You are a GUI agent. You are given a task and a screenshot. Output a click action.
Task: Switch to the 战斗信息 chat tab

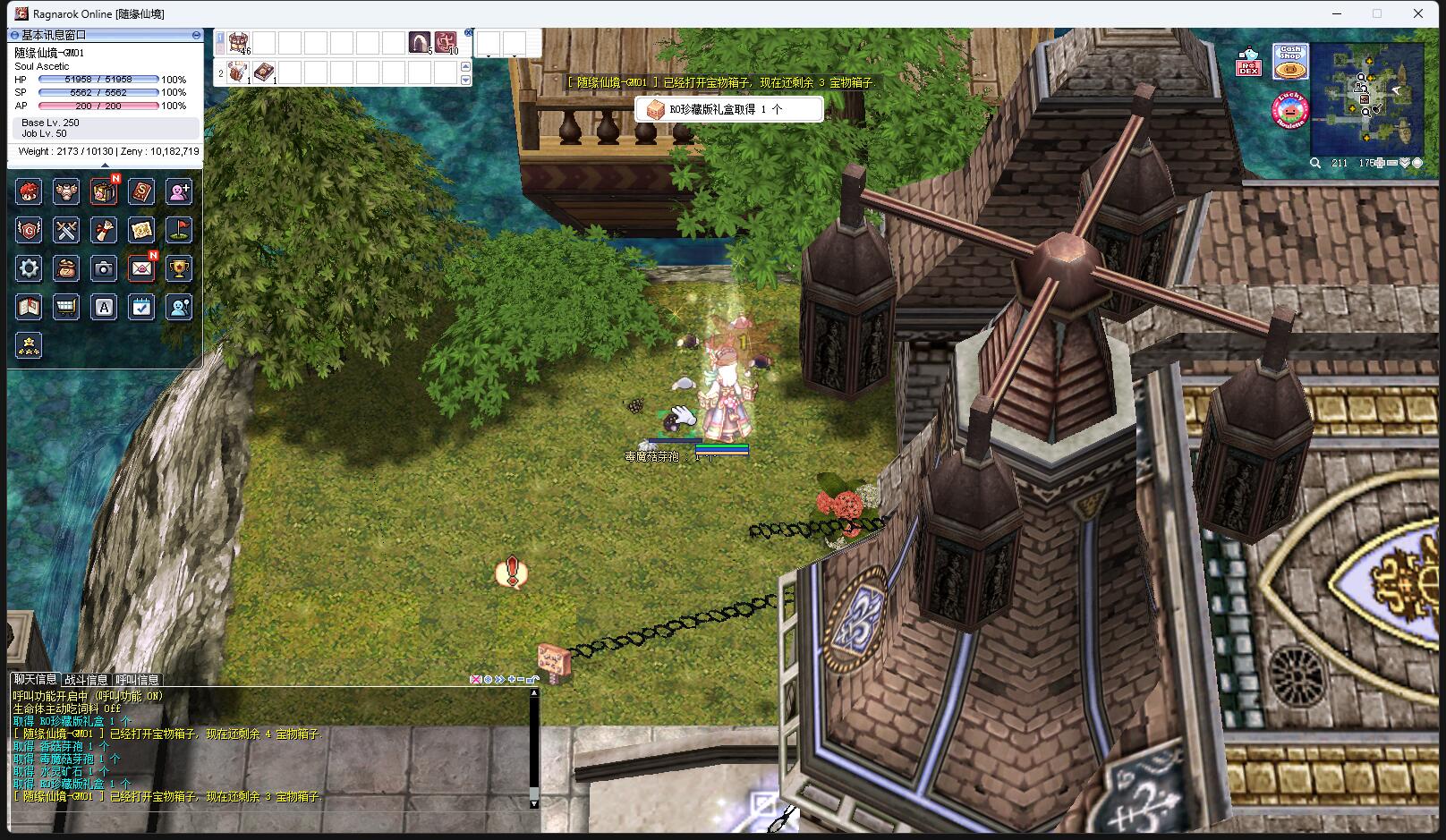point(86,680)
